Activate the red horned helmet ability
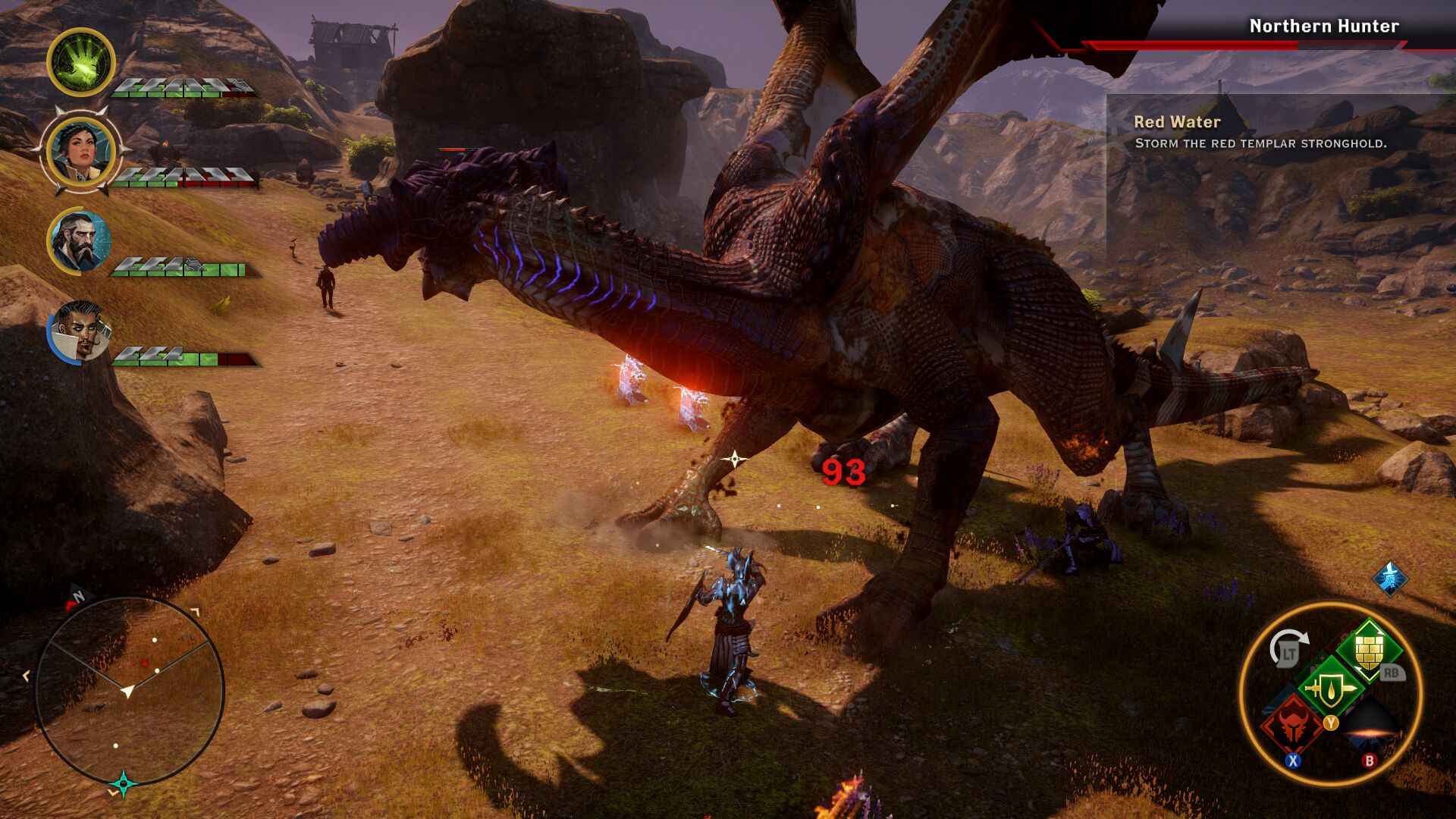 1292,725
